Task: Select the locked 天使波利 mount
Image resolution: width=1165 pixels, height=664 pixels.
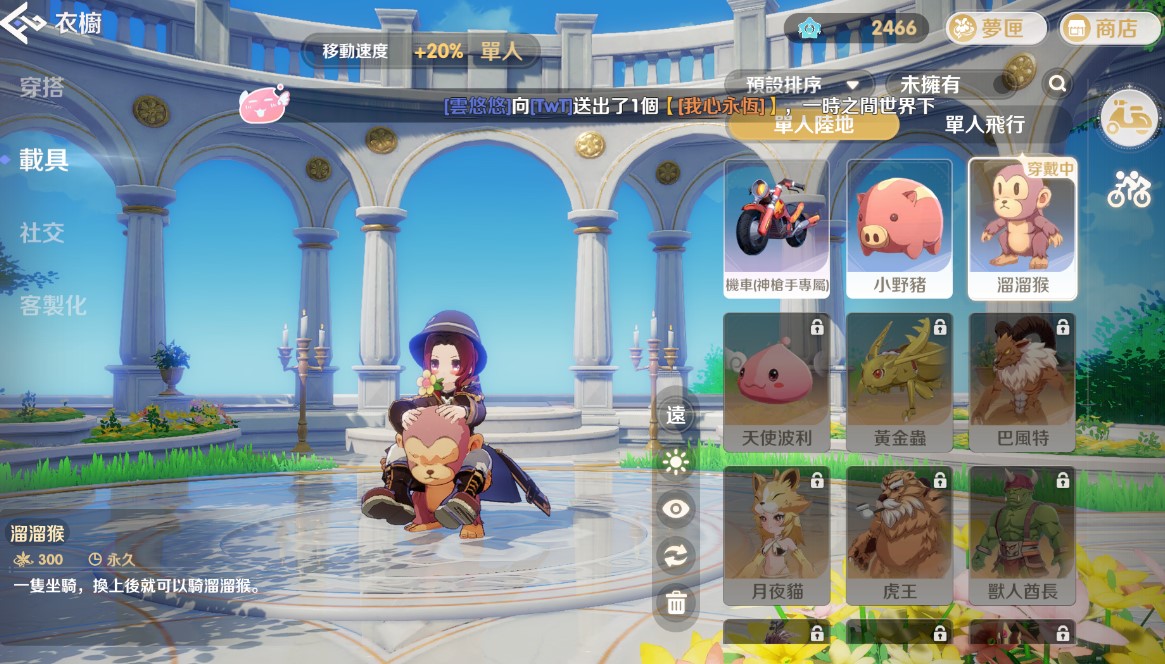Action: tap(776, 382)
